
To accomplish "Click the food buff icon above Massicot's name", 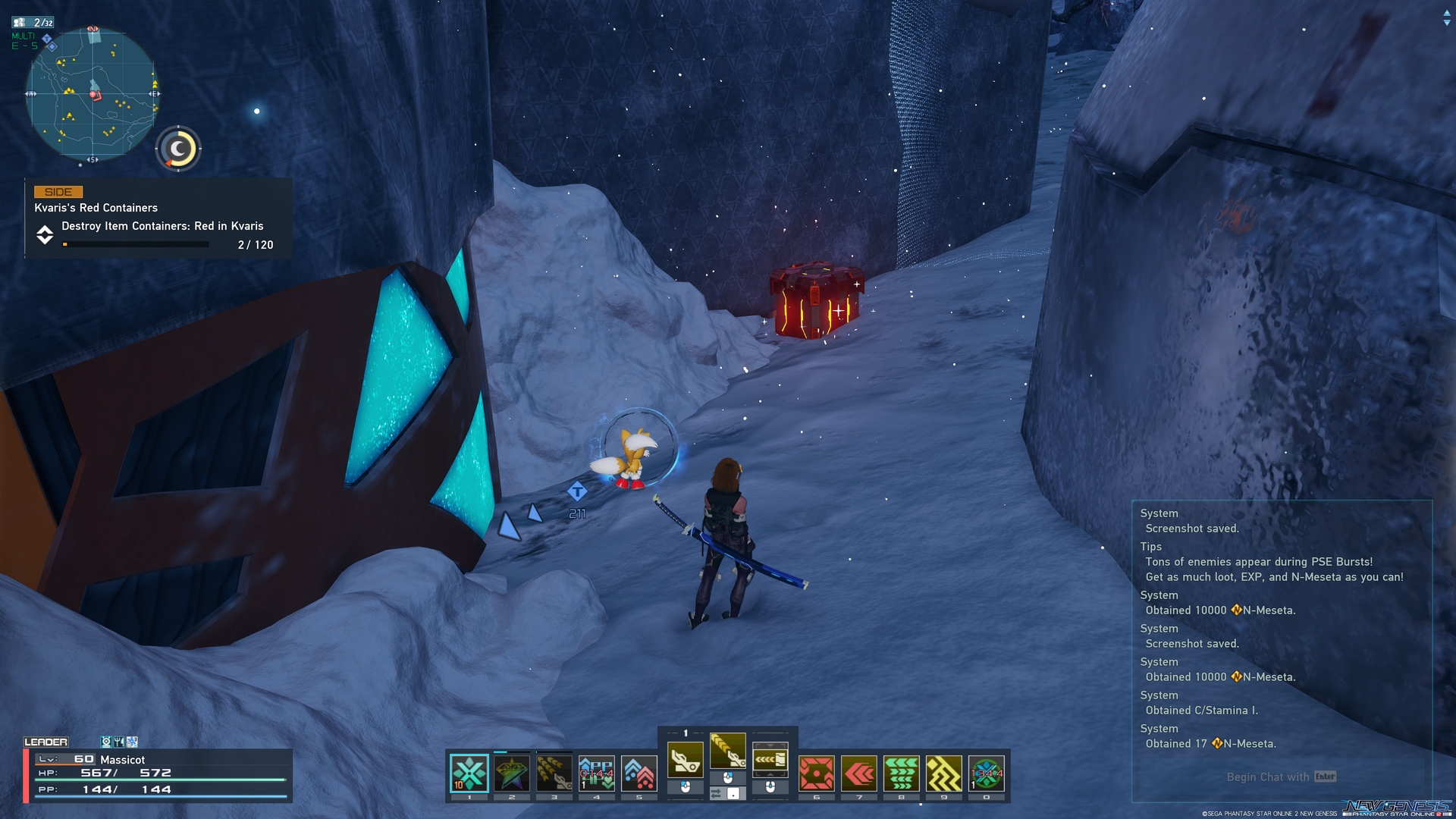I will pyautogui.click(x=118, y=741).
